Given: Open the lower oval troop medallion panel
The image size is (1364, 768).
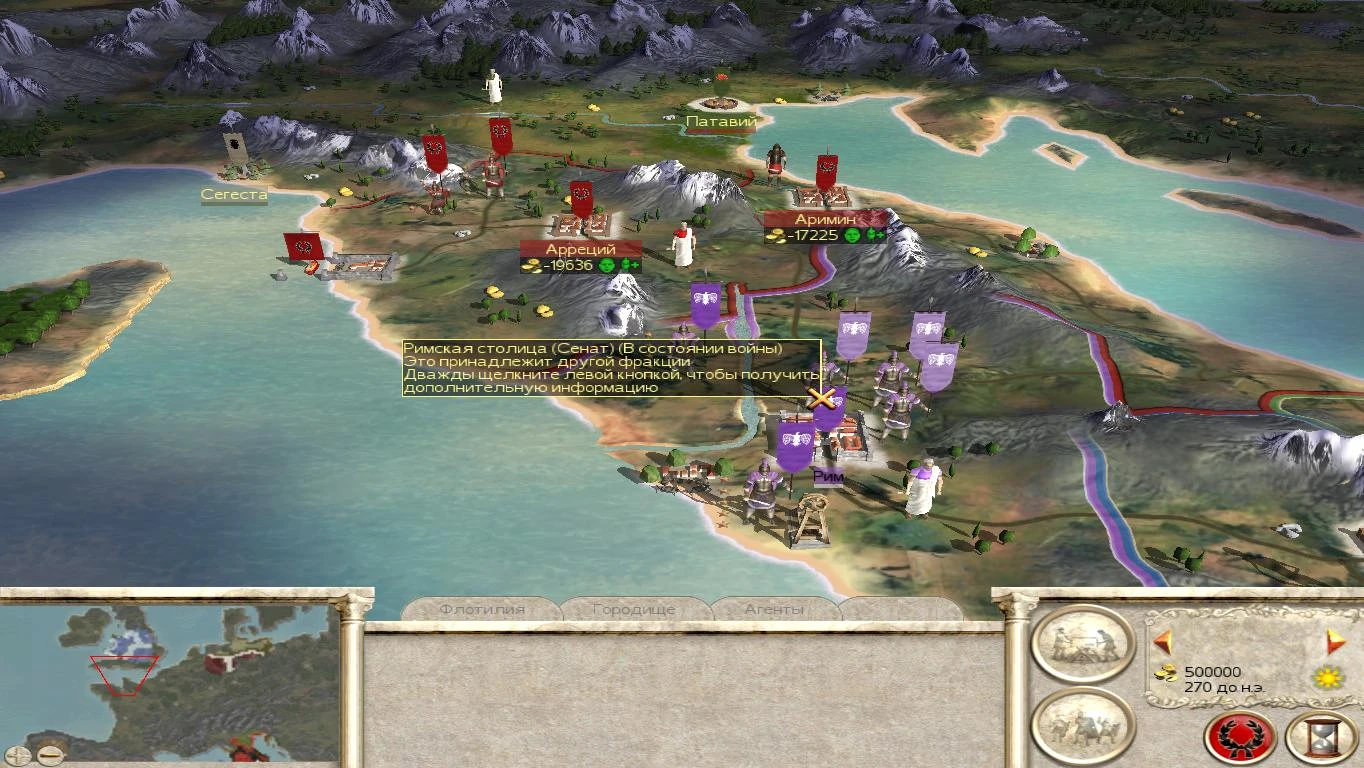Looking at the screenshot, I should pyautogui.click(x=1081, y=722).
